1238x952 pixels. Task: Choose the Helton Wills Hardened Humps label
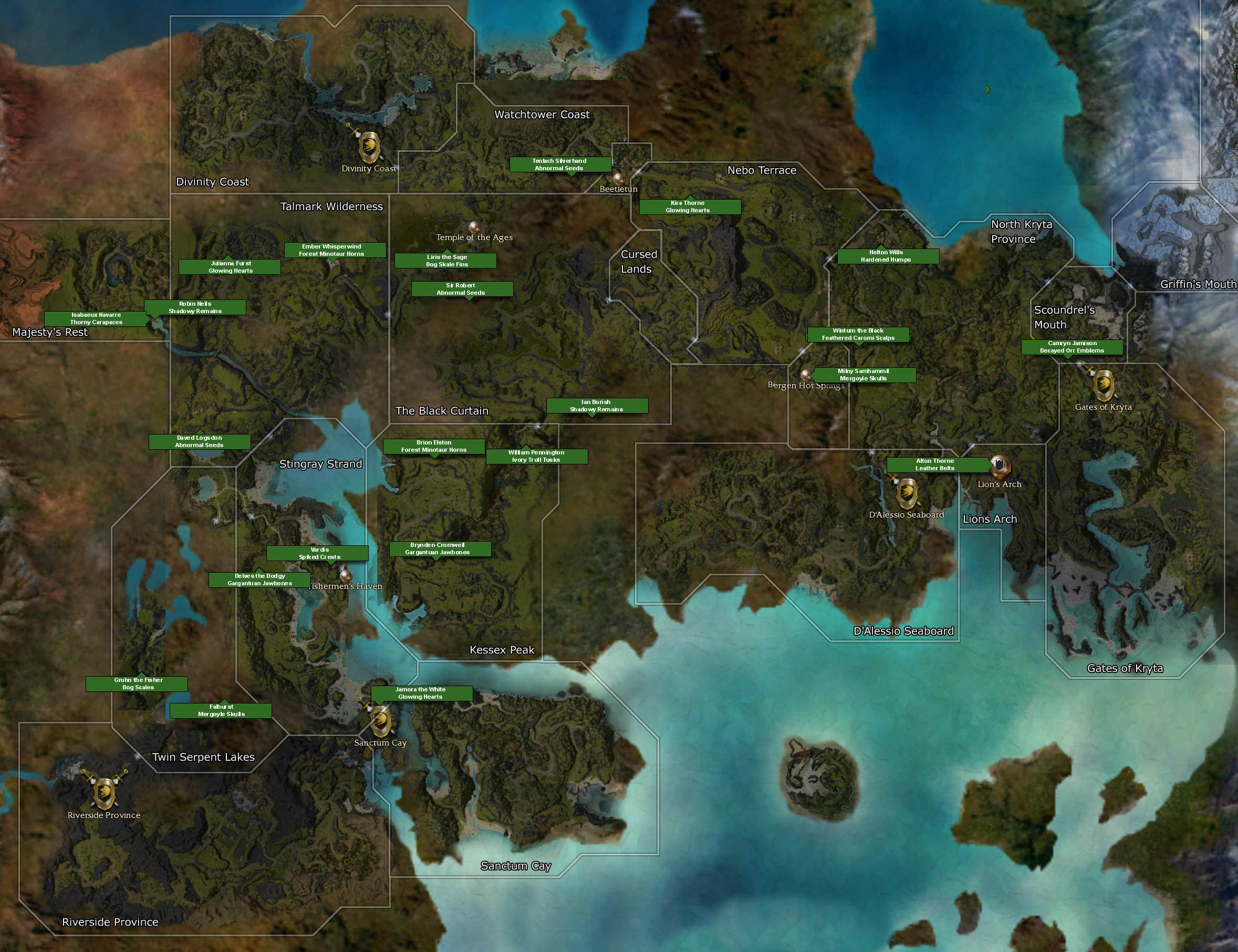coord(888,256)
